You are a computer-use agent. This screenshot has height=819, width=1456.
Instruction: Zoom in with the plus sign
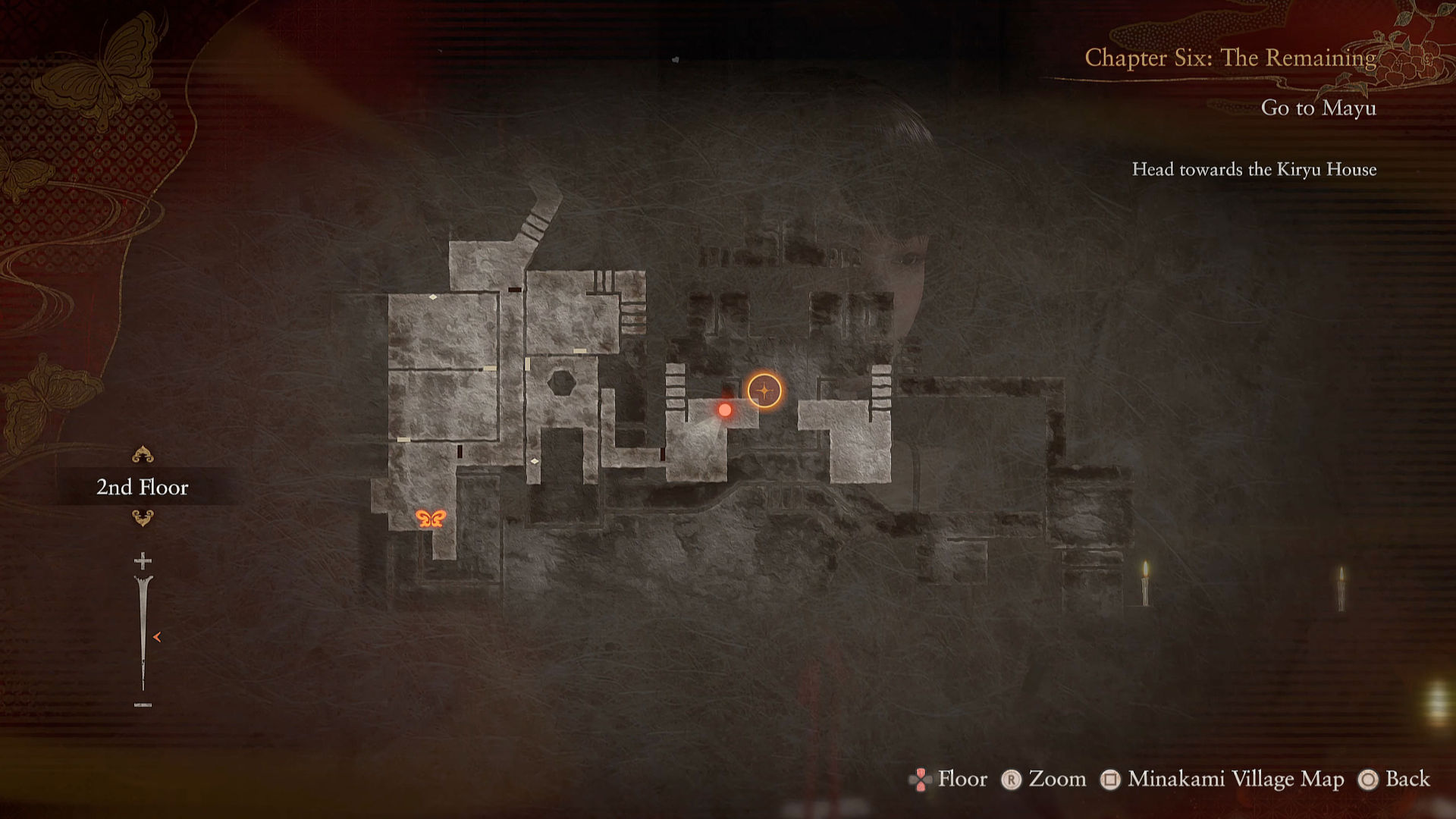143,560
